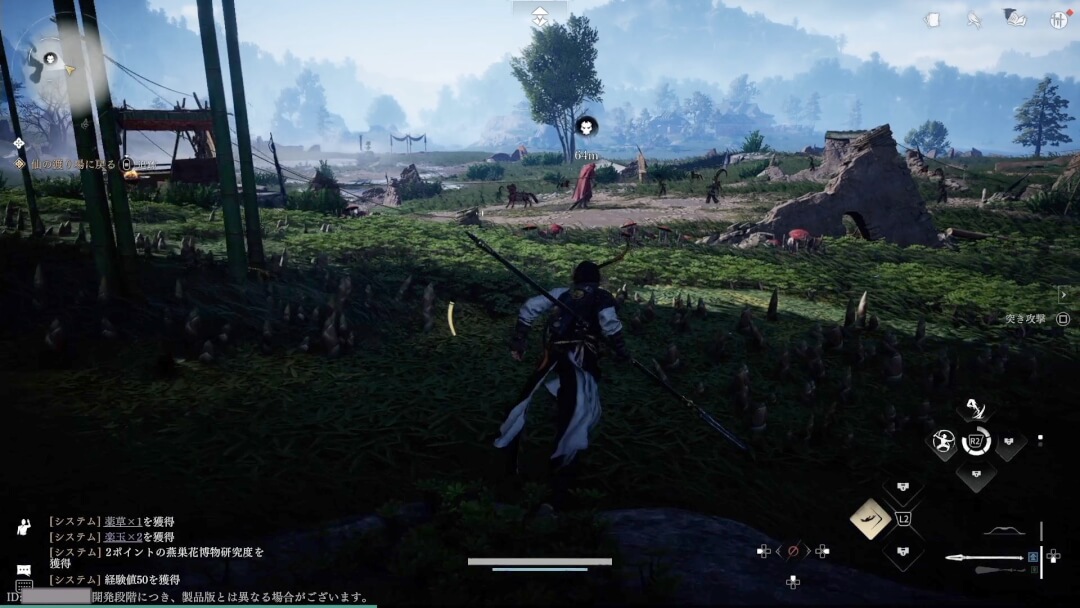Open the round menu icon with red badge
1080x608 pixels.
1059,19
